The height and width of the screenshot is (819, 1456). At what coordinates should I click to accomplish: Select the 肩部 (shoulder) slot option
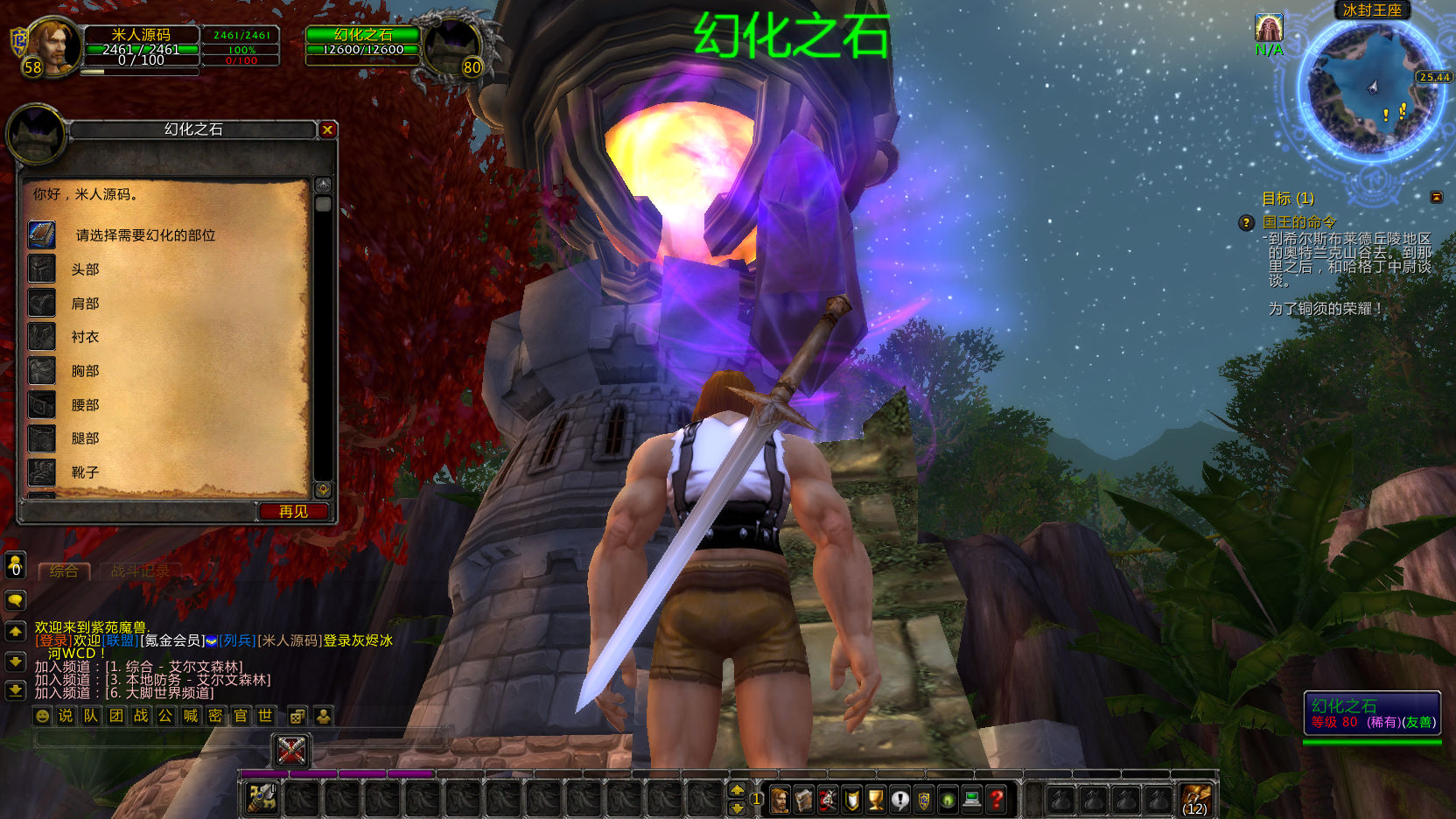tap(85, 304)
